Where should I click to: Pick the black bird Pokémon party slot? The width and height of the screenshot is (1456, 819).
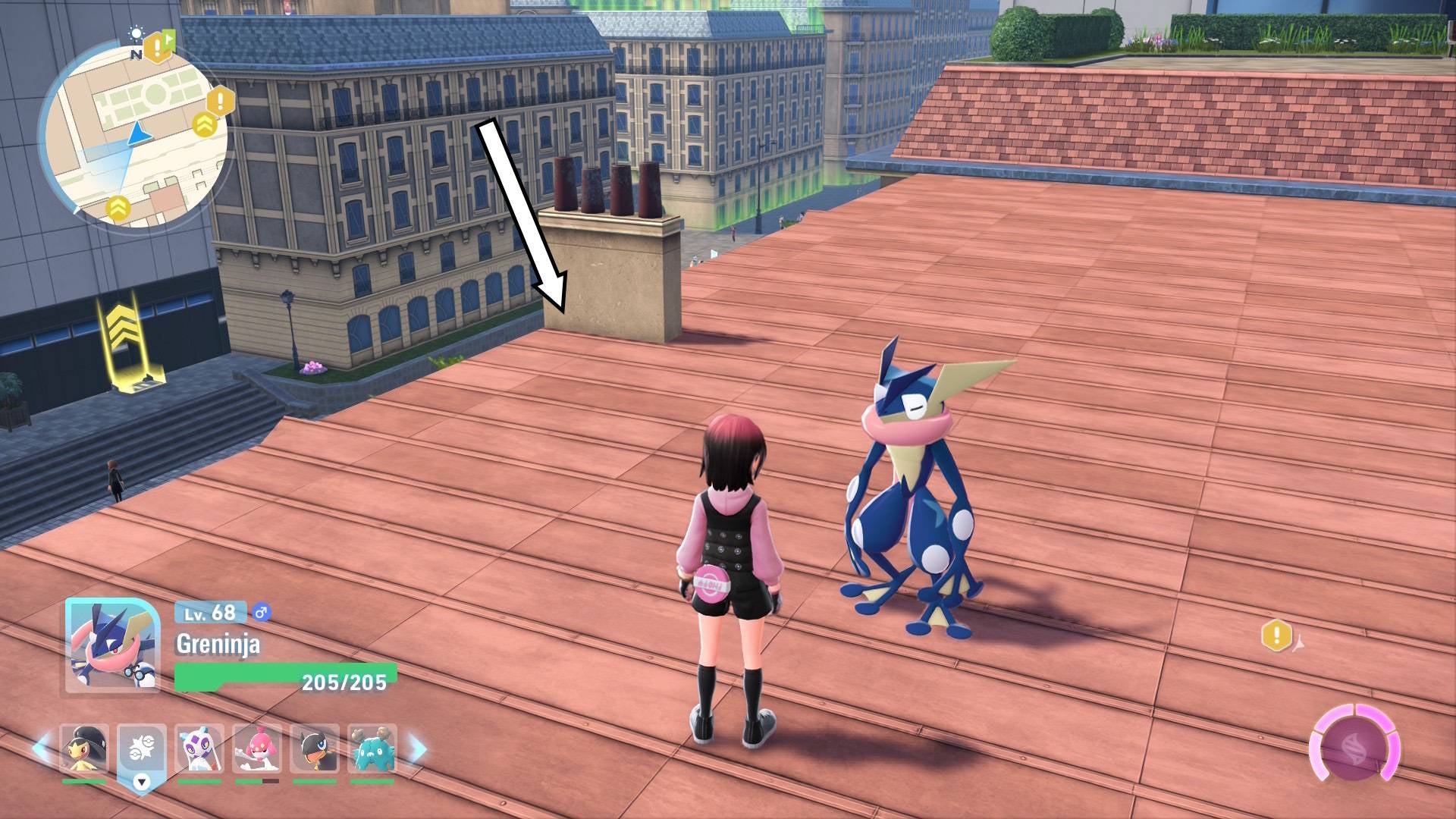(314, 749)
